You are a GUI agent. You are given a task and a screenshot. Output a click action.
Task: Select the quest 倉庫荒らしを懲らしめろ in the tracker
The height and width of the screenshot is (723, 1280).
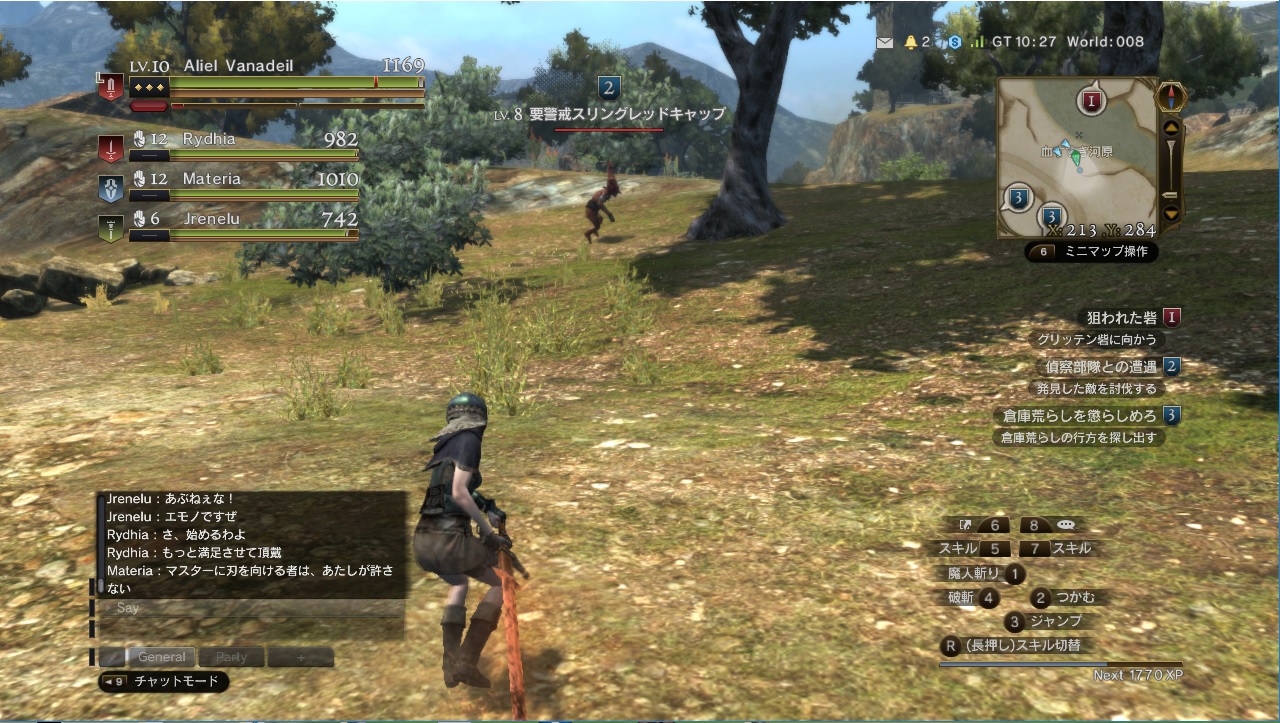(x=1080, y=415)
